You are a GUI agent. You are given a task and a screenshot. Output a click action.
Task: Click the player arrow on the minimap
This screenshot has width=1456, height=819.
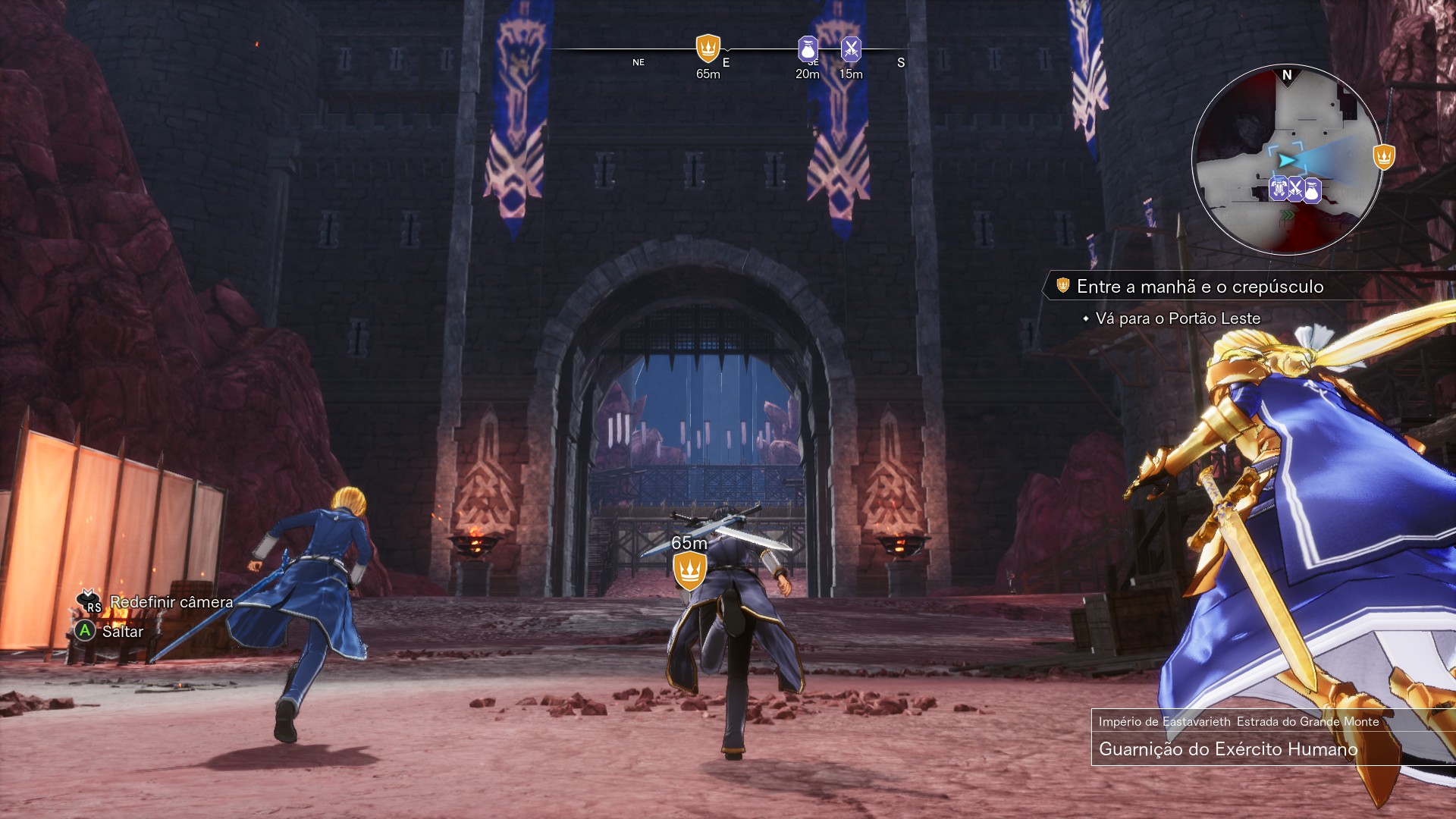pyautogui.click(x=1285, y=161)
